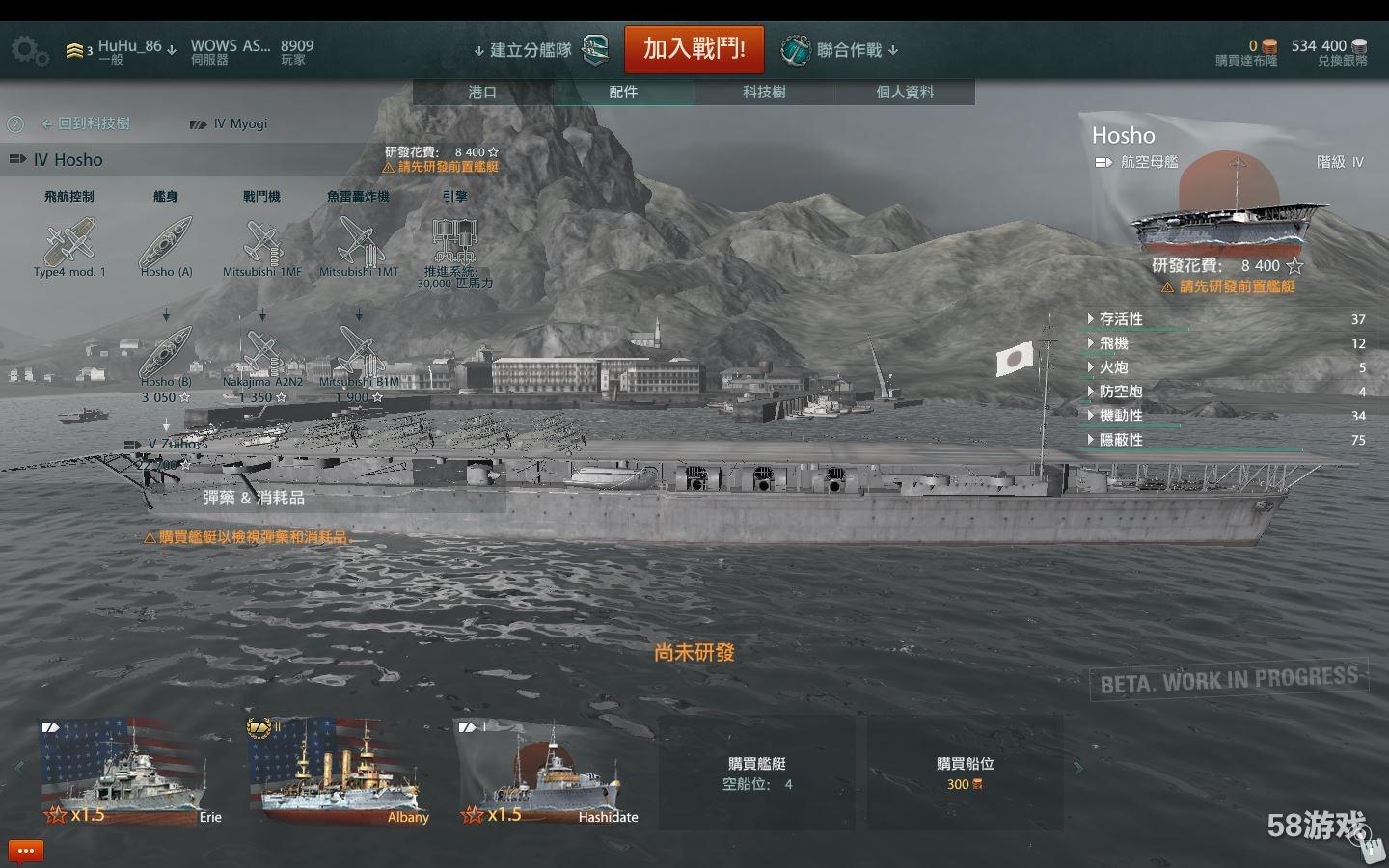
Task: Expand the 機動性 maneuverability stat
Action: (x=1121, y=416)
